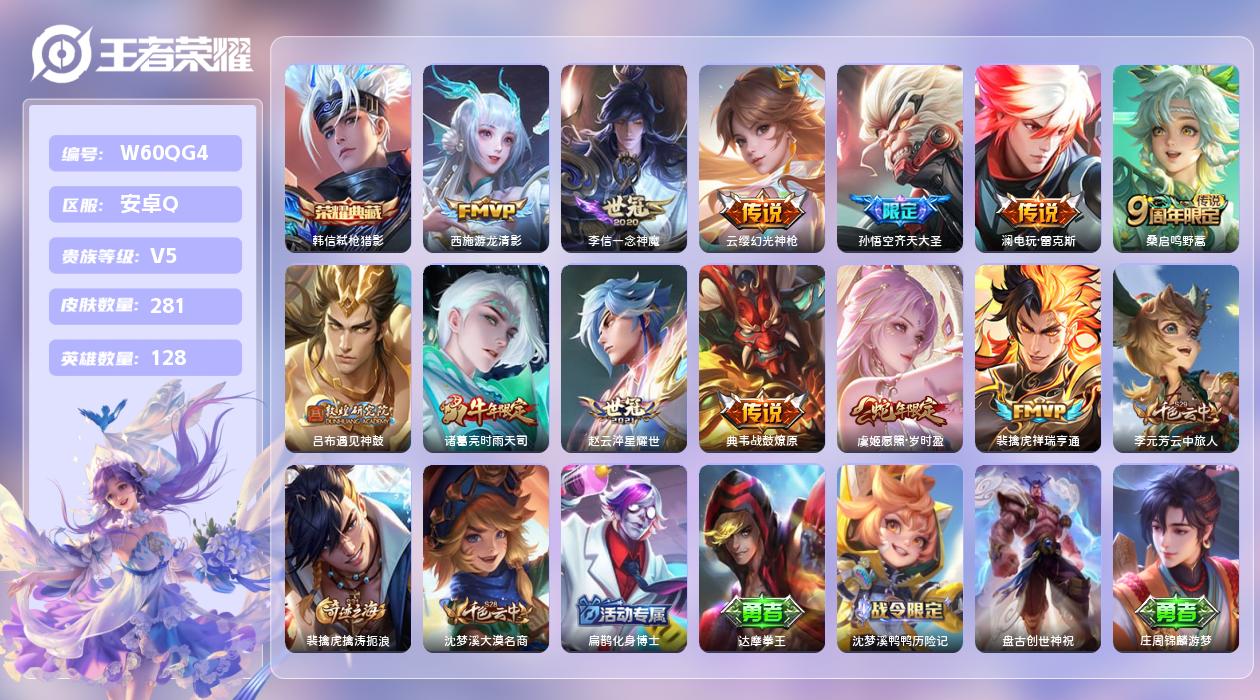The image size is (1260, 700).
Task: Select the 典韦战鼓燎原 legend skin
Action: coord(762,358)
